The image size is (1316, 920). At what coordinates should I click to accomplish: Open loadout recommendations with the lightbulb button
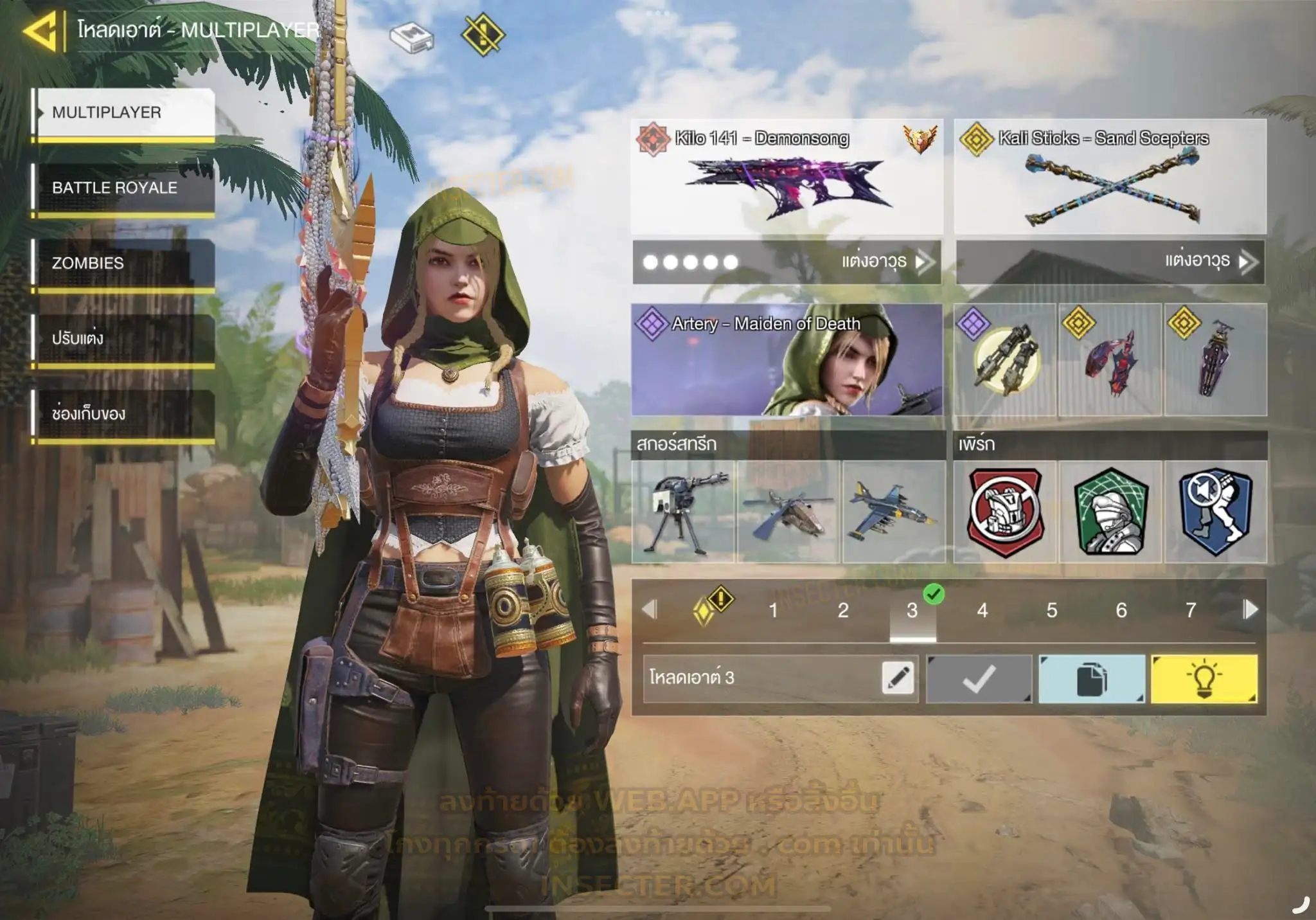[1204, 679]
